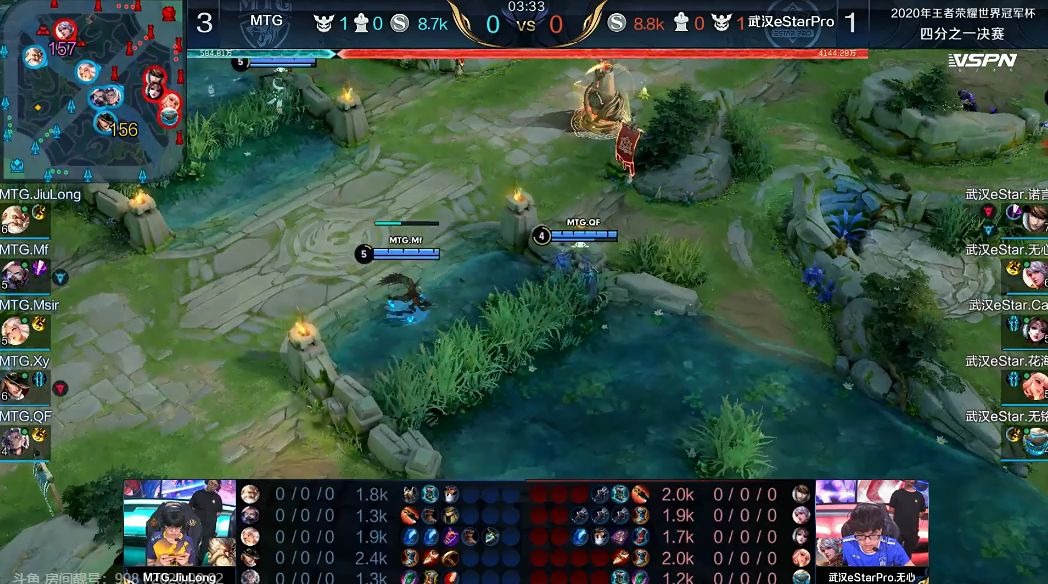Click the MTG team name on scoreboard
This screenshot has height=584, width=1048.
266,21
